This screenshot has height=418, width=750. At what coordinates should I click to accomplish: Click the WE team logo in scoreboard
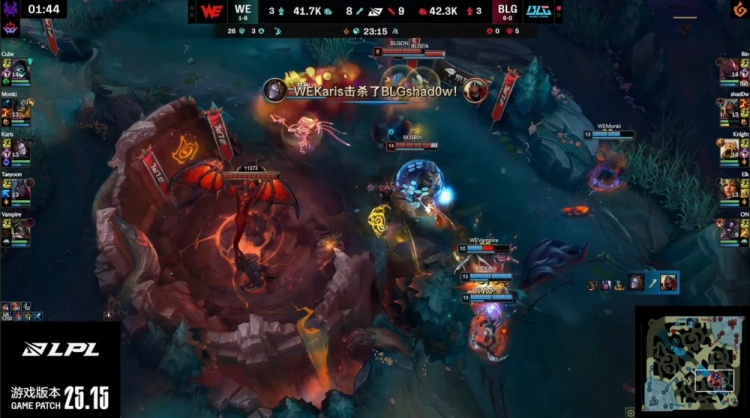click(212, 12)
